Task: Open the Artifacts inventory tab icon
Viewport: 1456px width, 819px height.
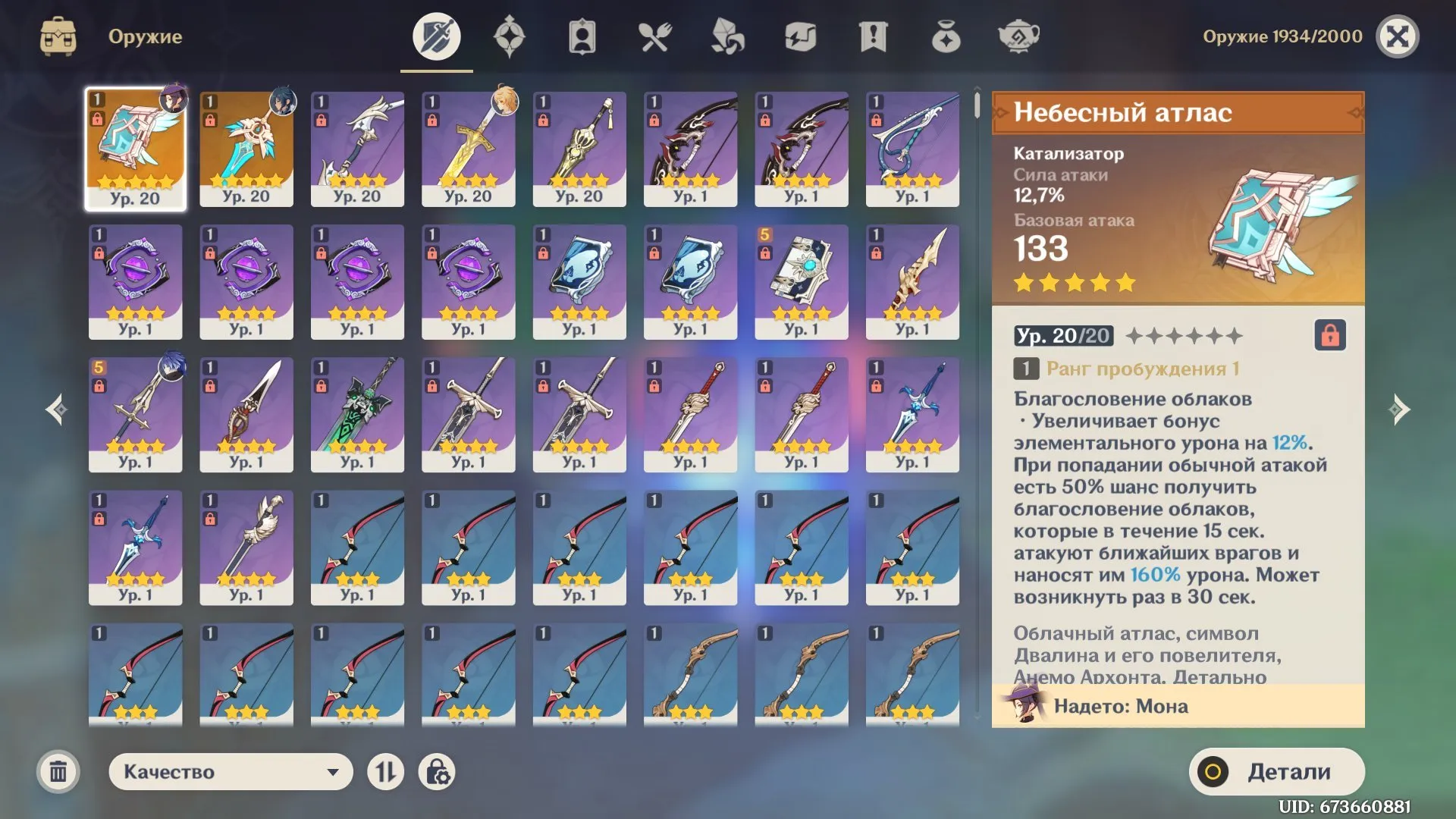Action: click(x=509, y=36)
